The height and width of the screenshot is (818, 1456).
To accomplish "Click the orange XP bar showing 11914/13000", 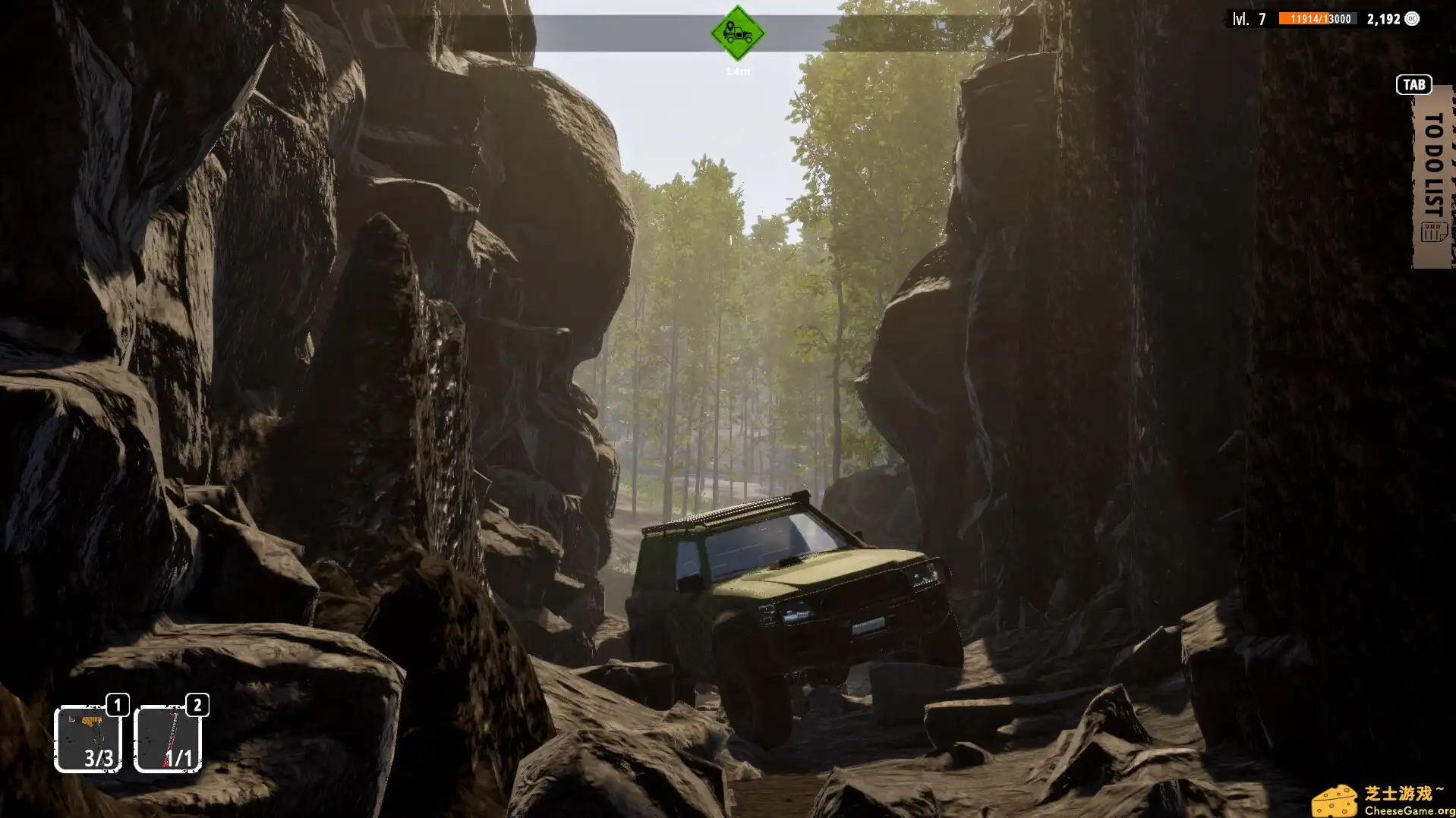I will 1318,19.
